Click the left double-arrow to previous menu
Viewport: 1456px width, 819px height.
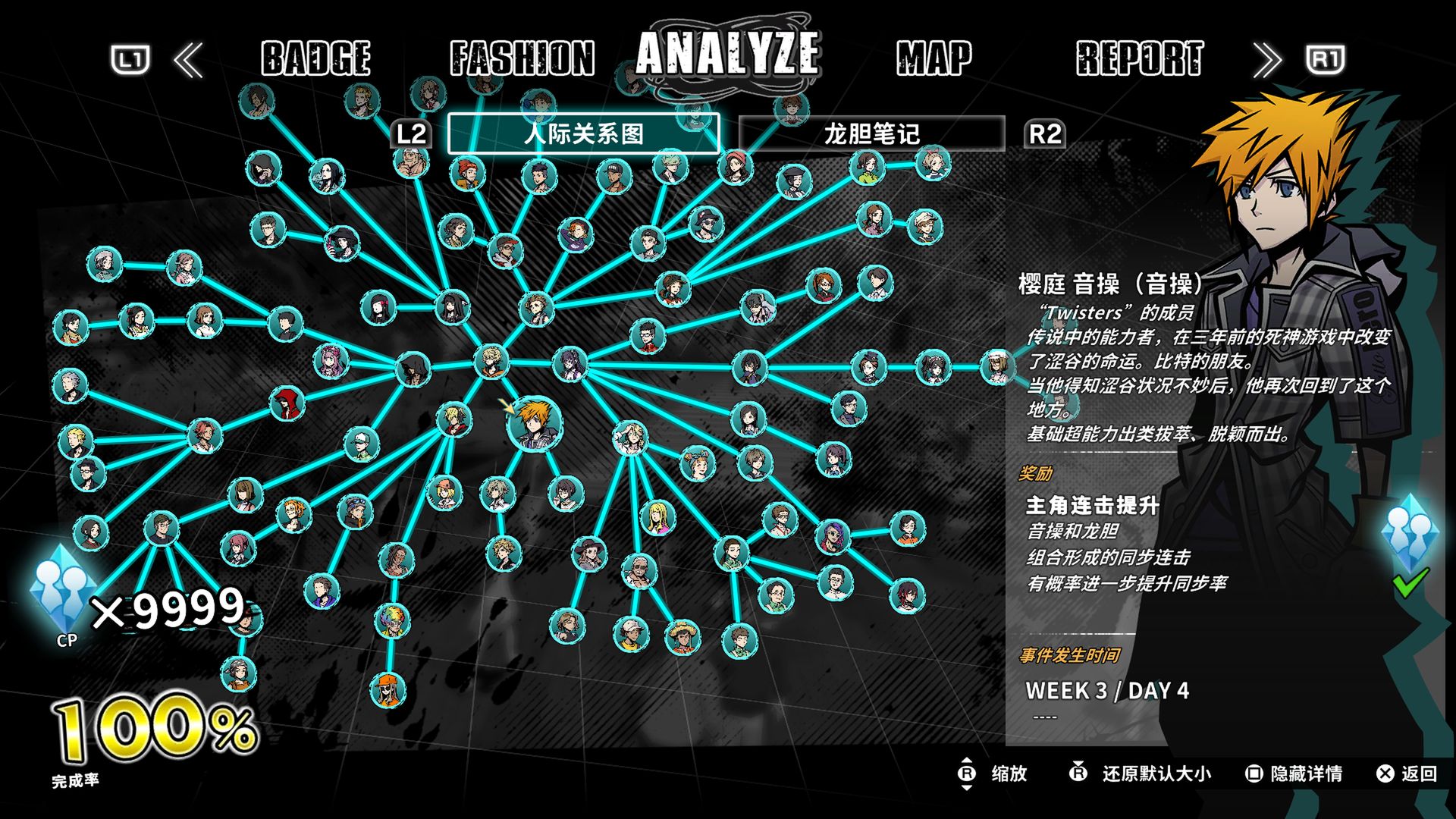(x=189, y=60)
